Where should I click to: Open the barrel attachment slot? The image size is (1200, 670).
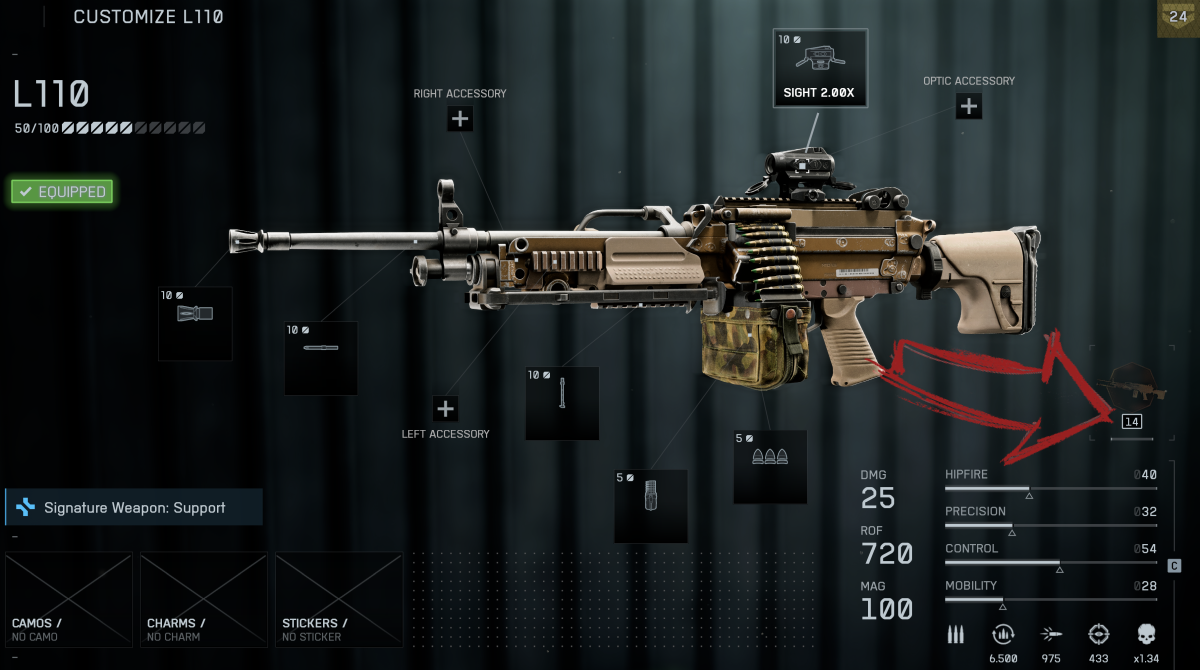(x=321, y=357)
